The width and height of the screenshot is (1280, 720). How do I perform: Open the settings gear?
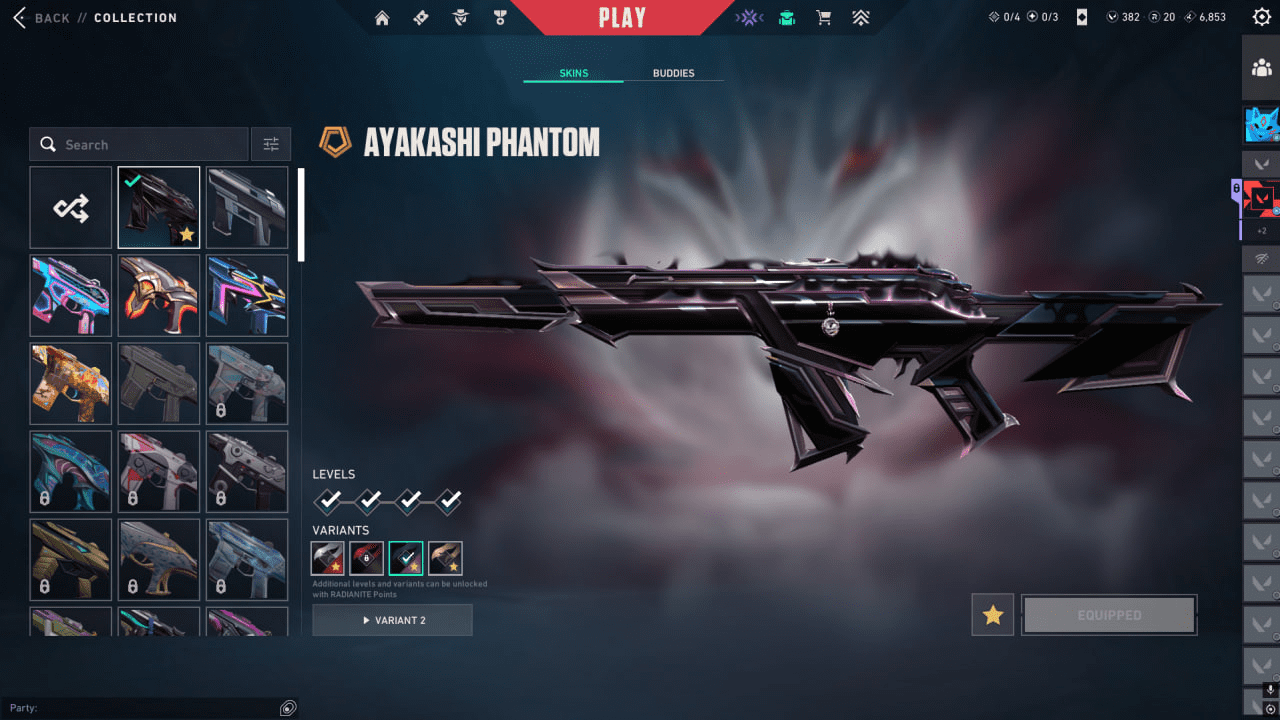pos(1262,17)
